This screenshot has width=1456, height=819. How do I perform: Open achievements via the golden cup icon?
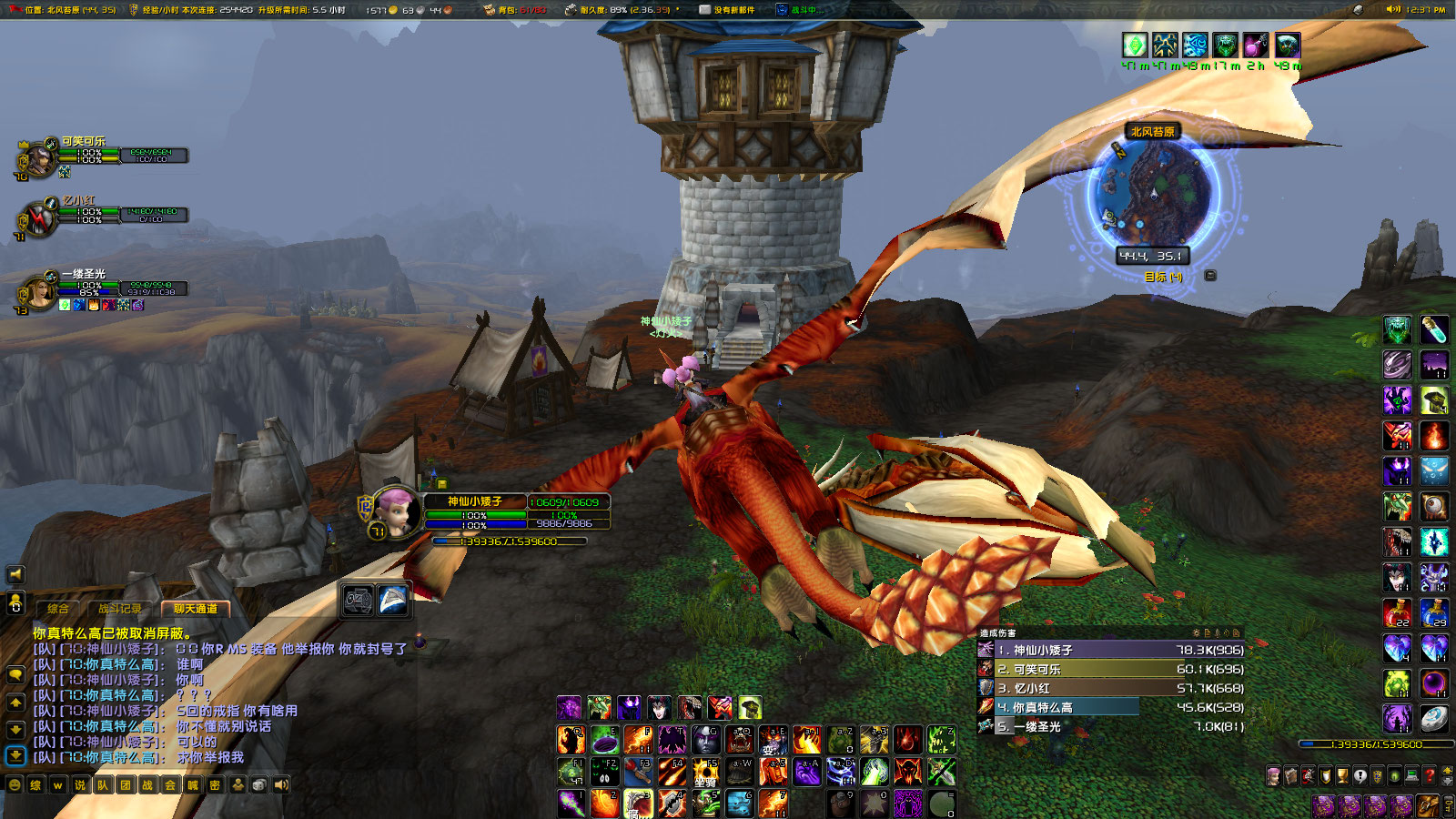tap(1343, 775)
